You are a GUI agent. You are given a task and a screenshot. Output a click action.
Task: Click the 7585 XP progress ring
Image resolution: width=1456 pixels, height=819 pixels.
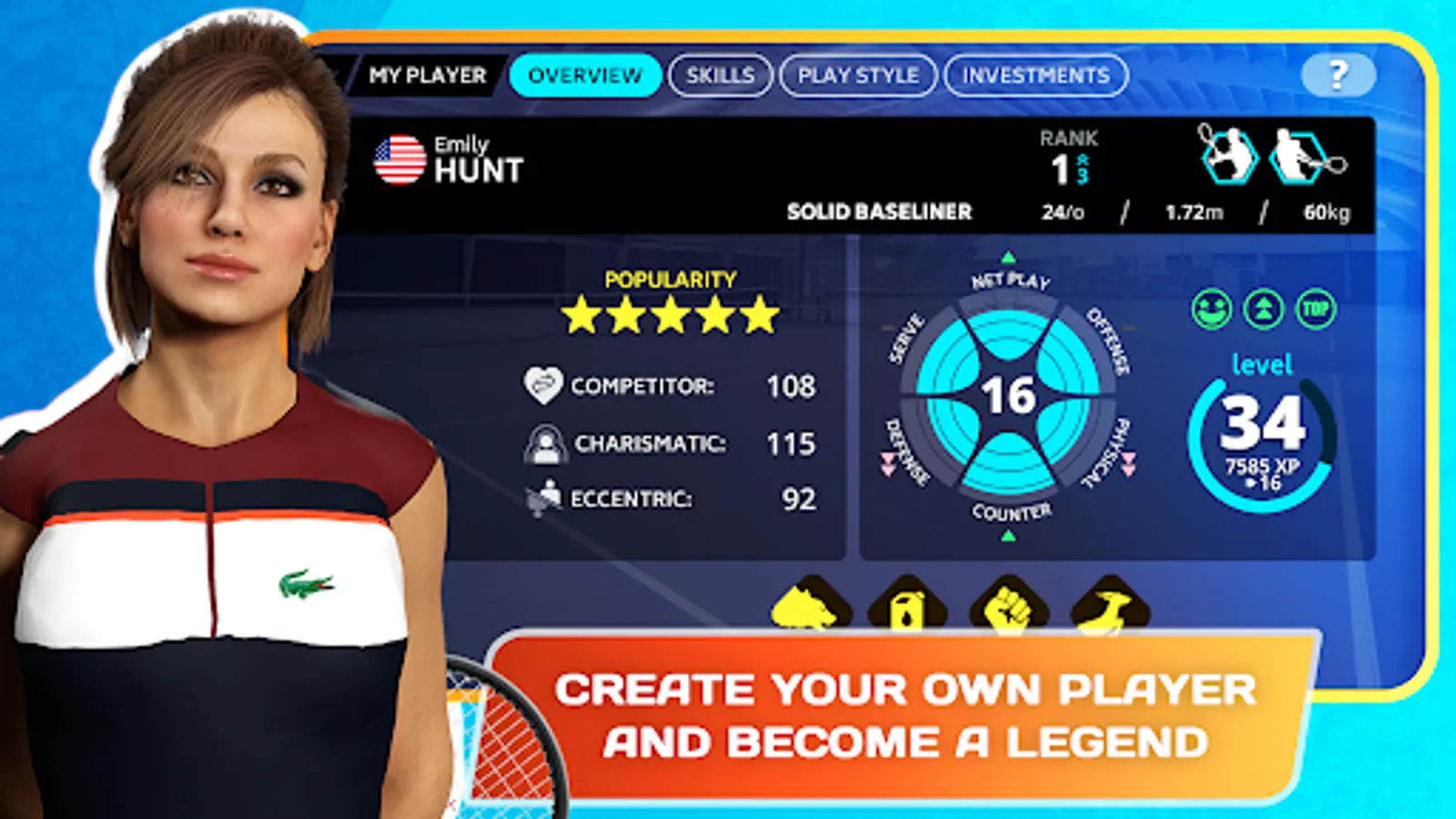1262,436
